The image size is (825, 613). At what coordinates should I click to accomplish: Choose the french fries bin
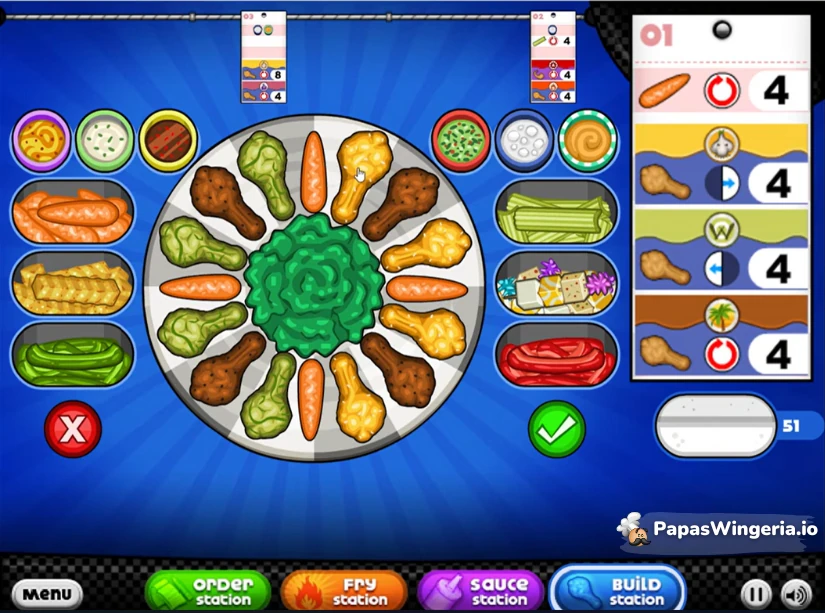(x=72, y=284)
